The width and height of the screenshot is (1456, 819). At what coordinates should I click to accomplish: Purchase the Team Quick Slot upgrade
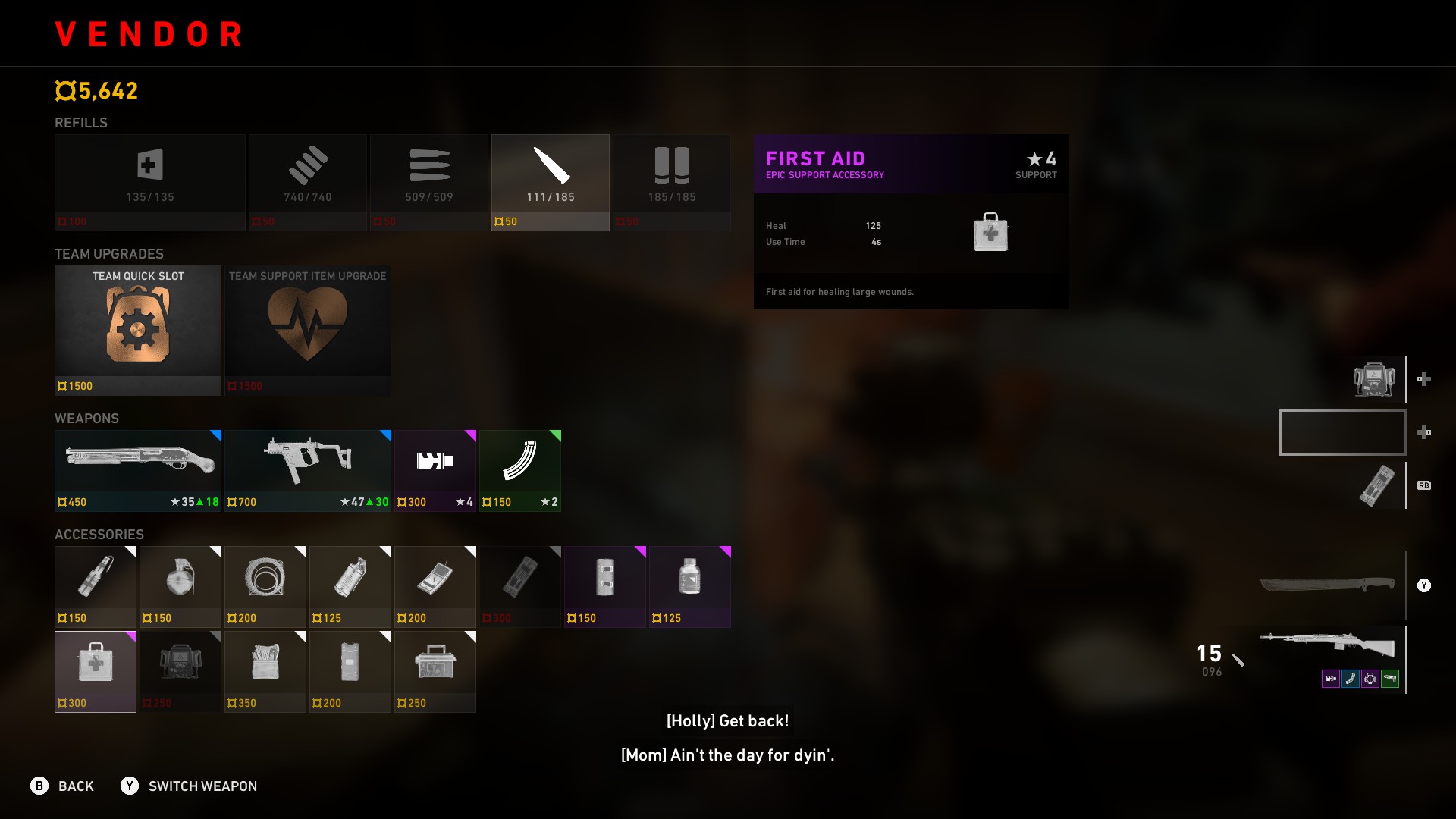[x=138, y=330]
